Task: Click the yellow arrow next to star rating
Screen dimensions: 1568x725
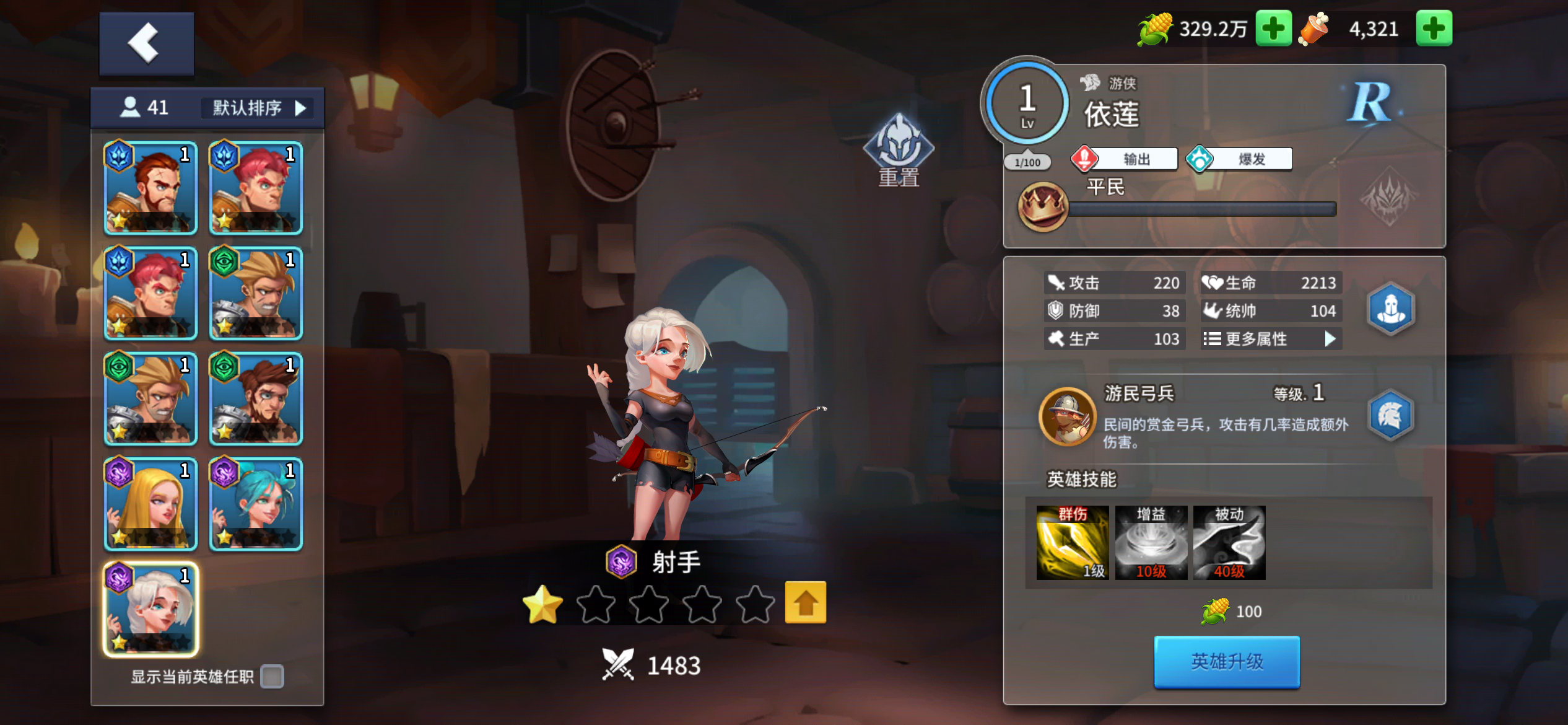Action: point(805,602)
